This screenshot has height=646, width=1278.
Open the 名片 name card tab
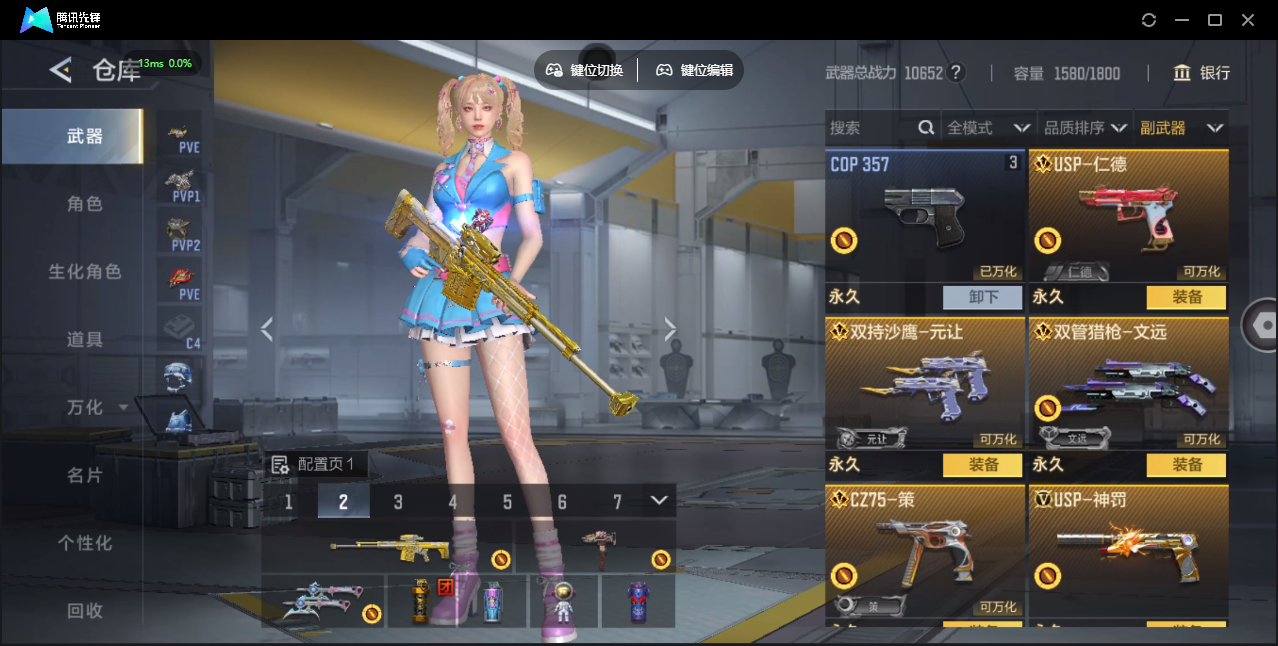point(85,476)
